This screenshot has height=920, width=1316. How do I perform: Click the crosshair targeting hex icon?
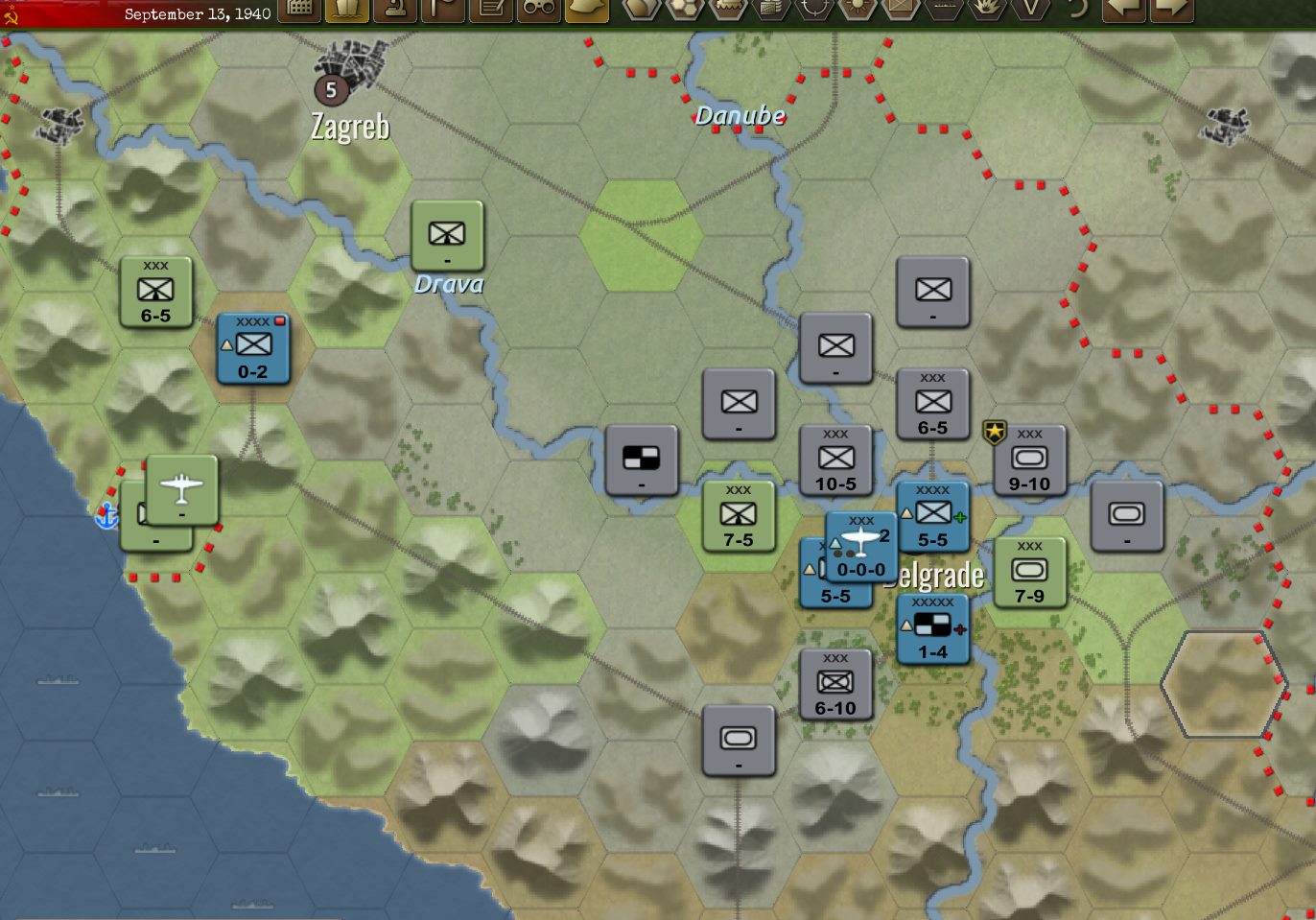coord(816,12)
